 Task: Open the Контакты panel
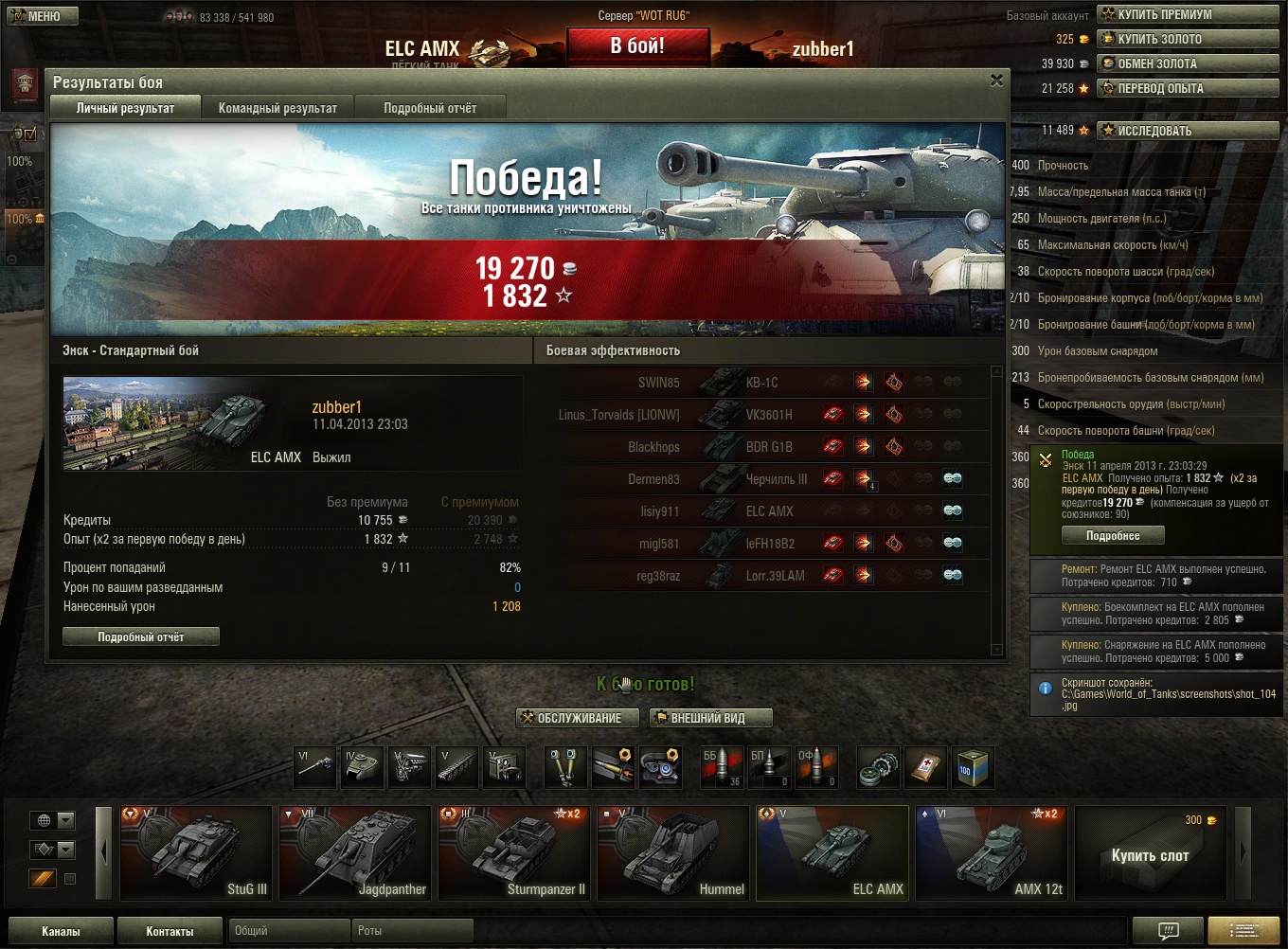coord(170,931)
